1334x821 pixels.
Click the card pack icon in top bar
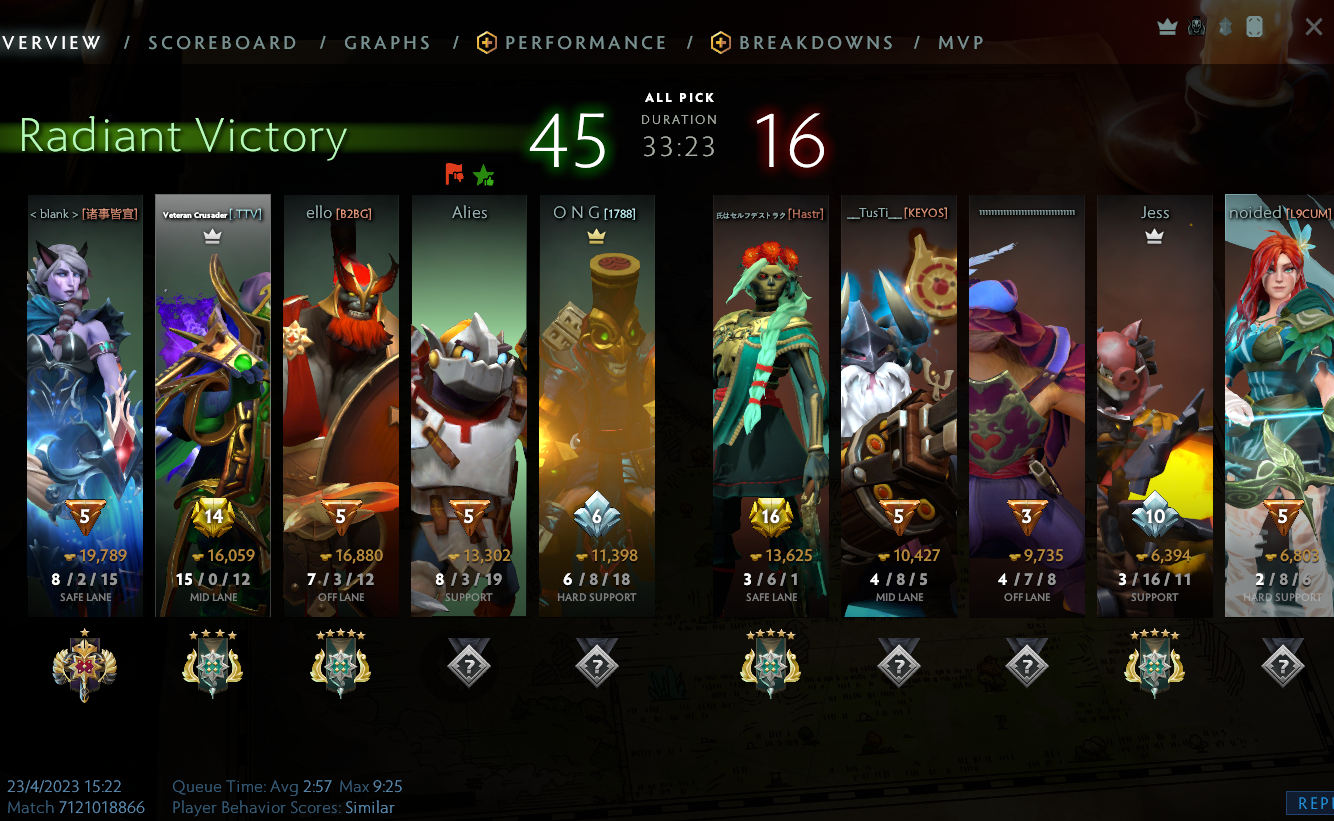(x=1253, y=27)
